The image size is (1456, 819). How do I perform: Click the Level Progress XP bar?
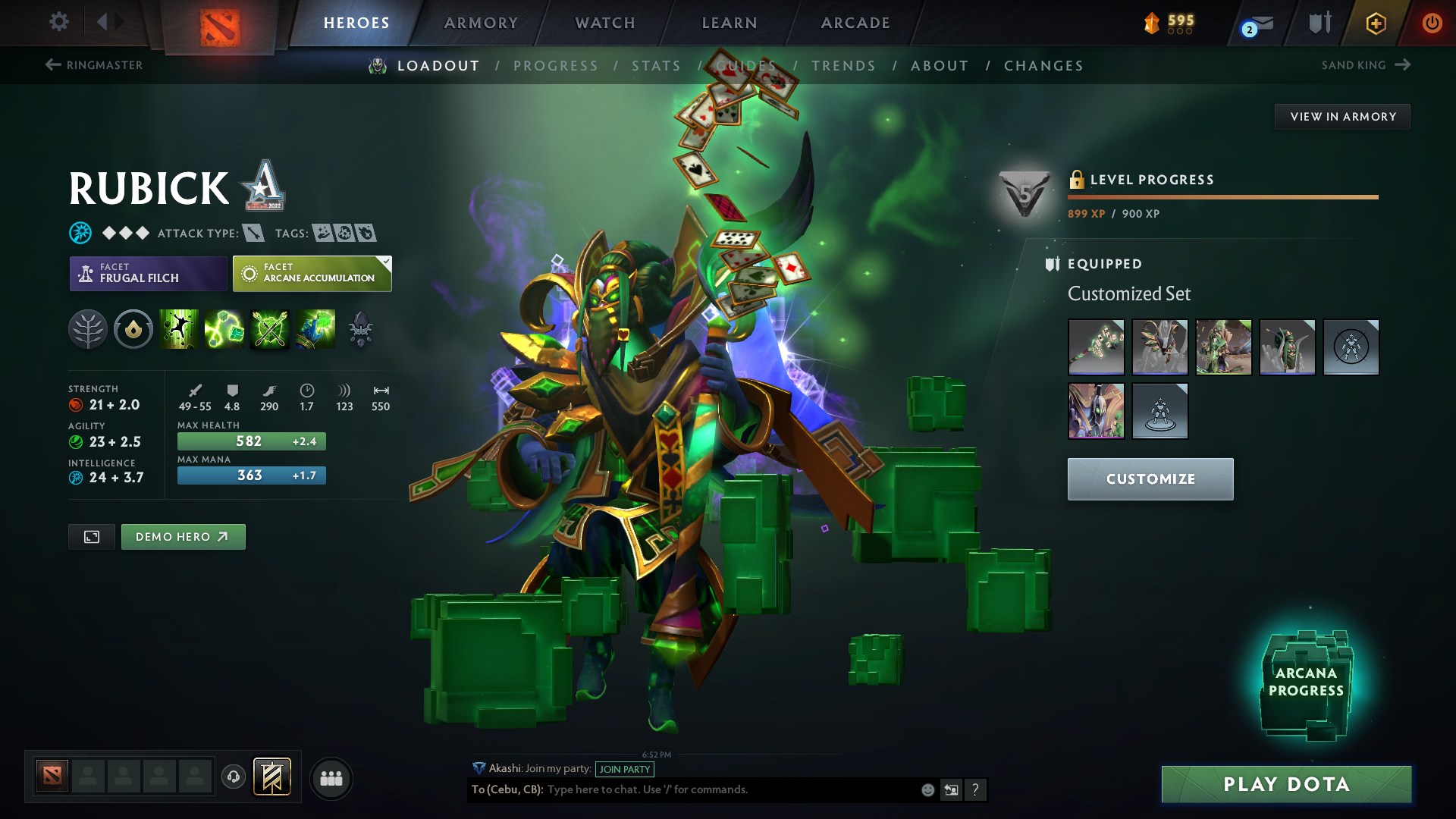1222,196
